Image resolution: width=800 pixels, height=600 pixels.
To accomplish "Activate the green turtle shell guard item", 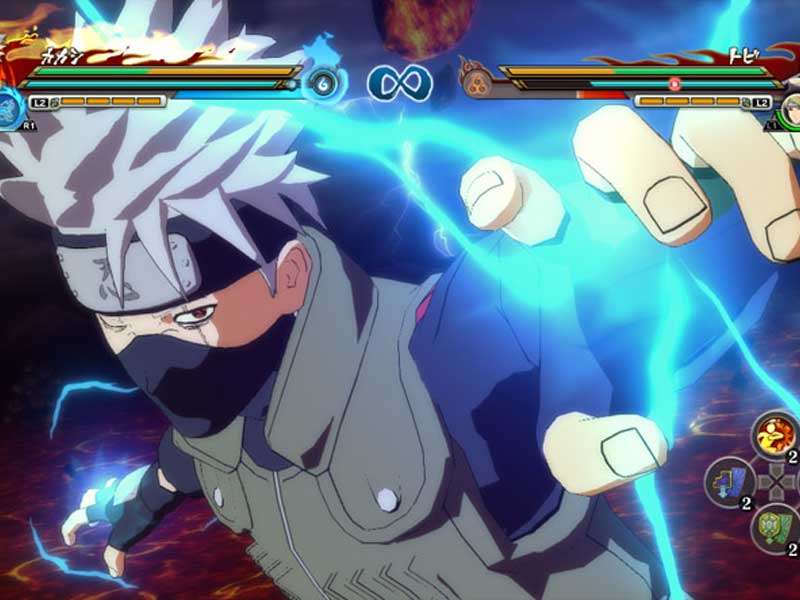I will pyautogui.click(x=774, y=526).
